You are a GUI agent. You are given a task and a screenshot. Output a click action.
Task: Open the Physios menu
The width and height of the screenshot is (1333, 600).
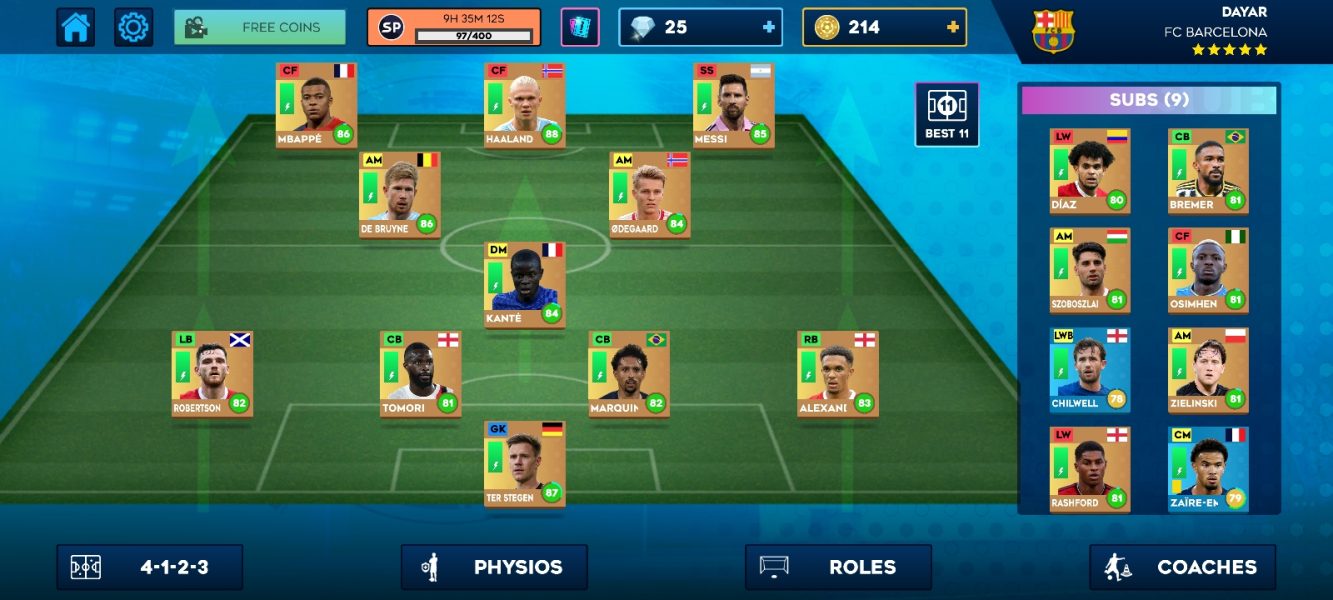(x=494, y=567)
